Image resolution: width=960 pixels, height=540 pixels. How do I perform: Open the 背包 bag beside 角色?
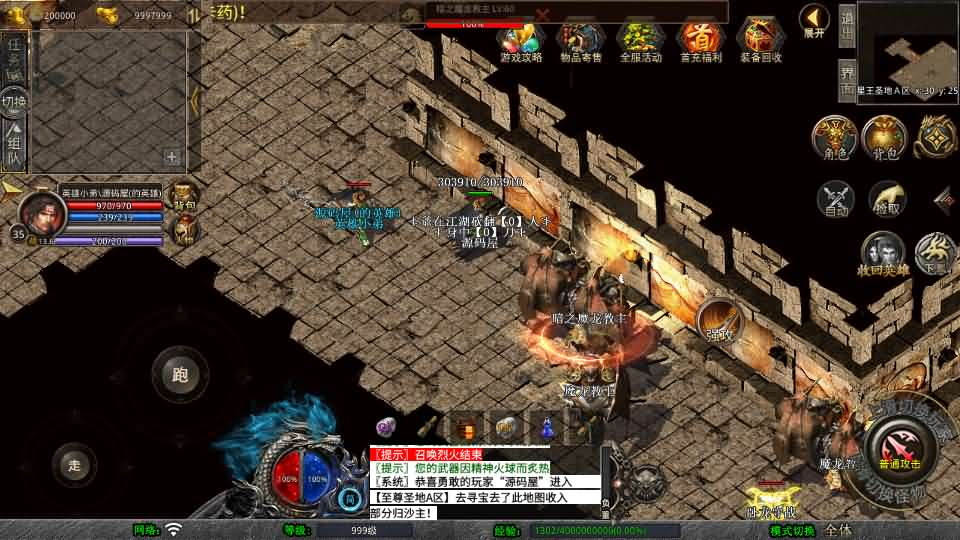point(885,137)
